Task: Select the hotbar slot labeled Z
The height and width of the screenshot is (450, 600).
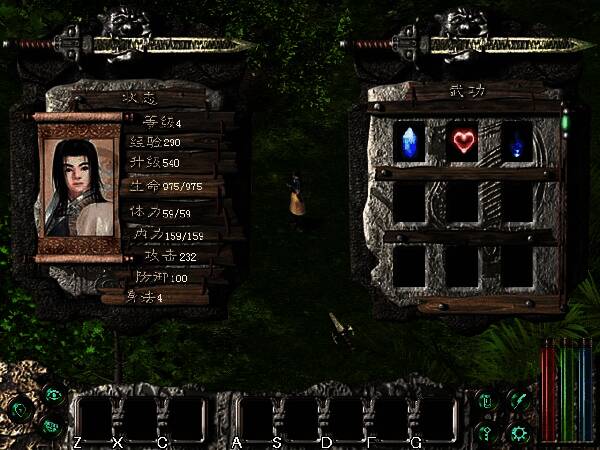Action: tap(97, 418)
